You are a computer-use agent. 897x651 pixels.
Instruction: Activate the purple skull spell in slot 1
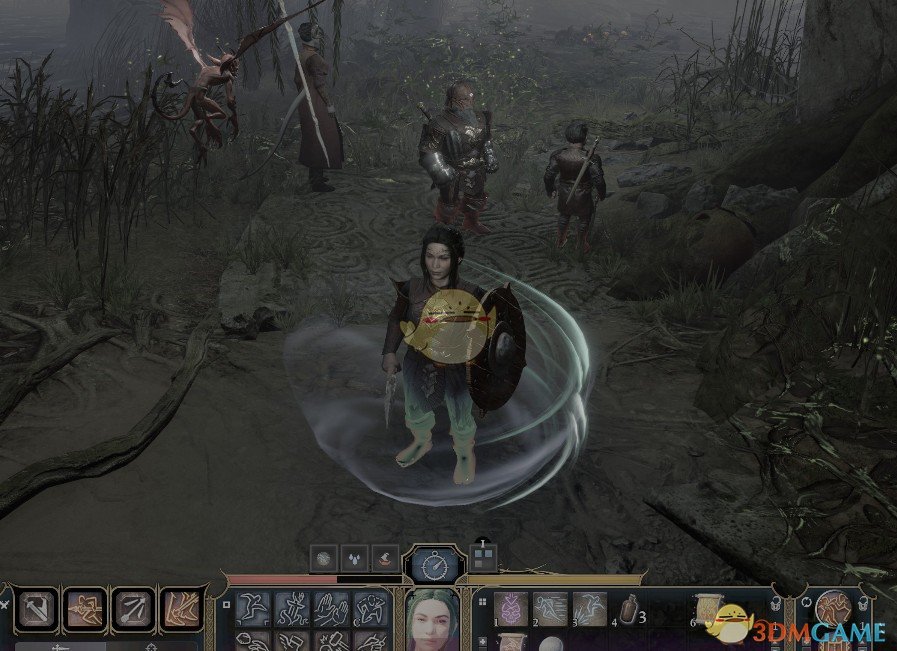tap(511, 608)
